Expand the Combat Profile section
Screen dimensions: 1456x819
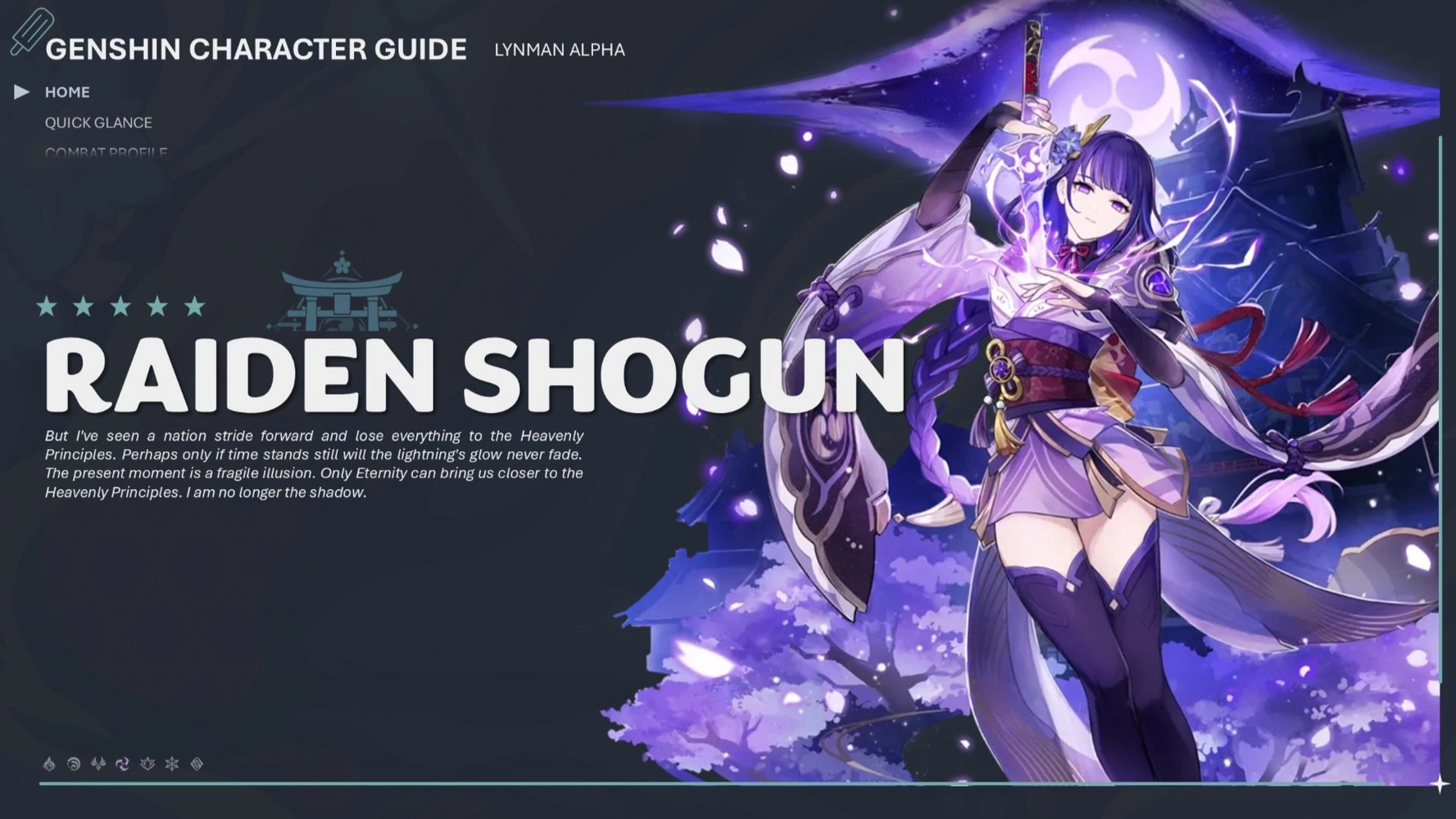[107, 152]
